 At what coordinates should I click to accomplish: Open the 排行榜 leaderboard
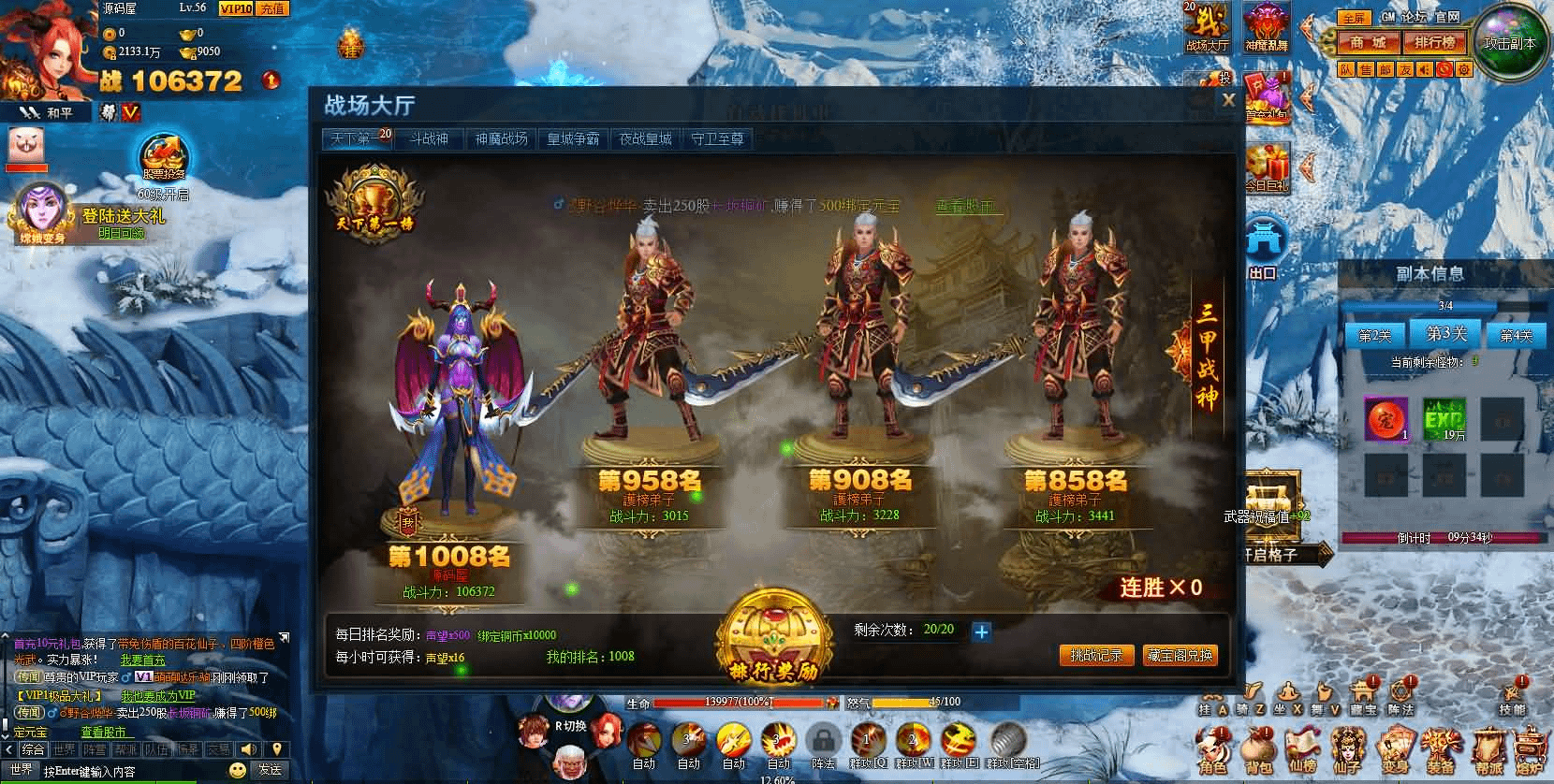pyautogui.click(x=1434, y=43)
